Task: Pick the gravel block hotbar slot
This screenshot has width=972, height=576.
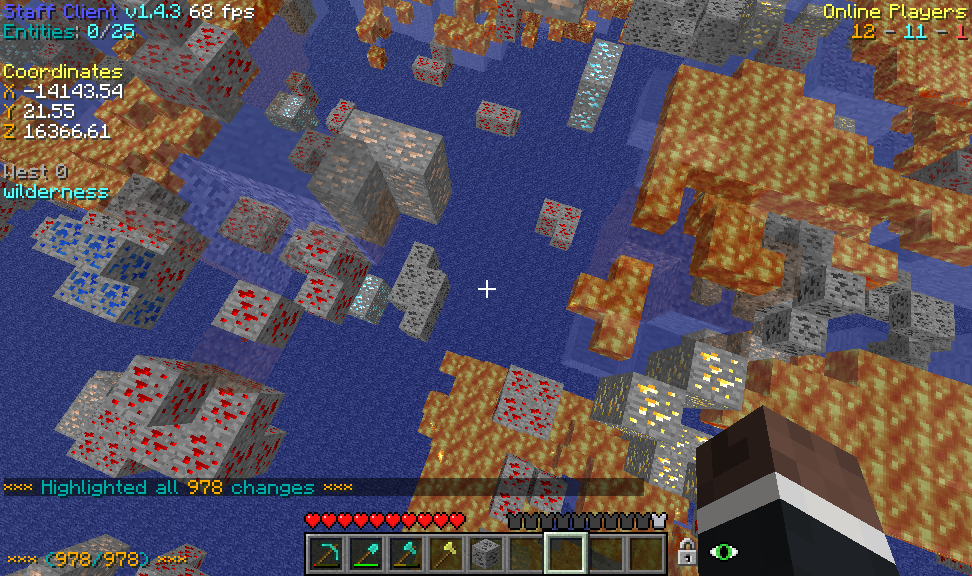Action: point(485,552)
